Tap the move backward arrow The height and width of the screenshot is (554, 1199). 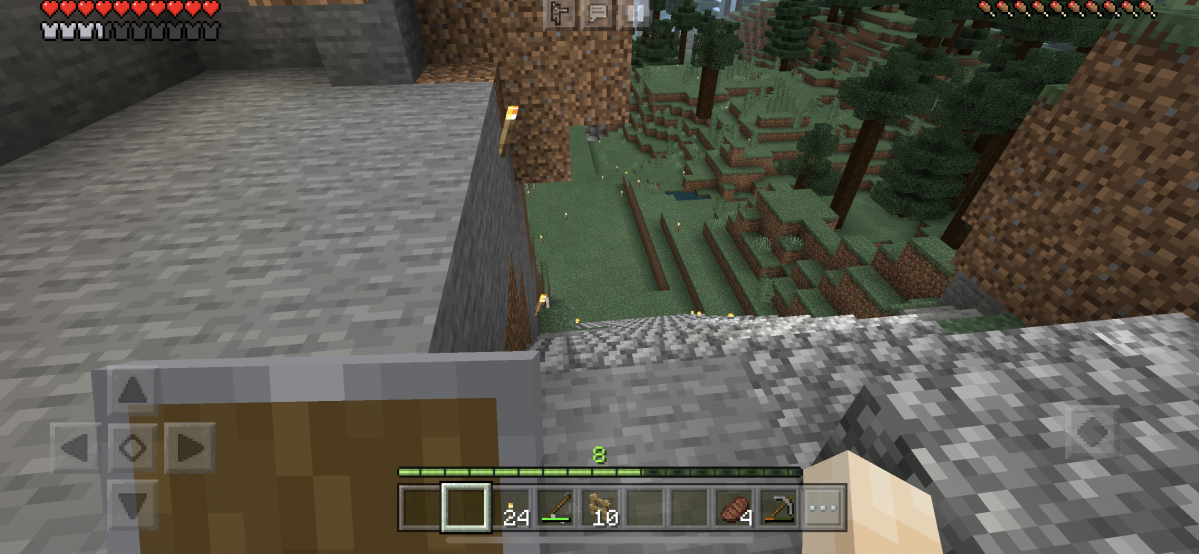click(x=133, y=503)
